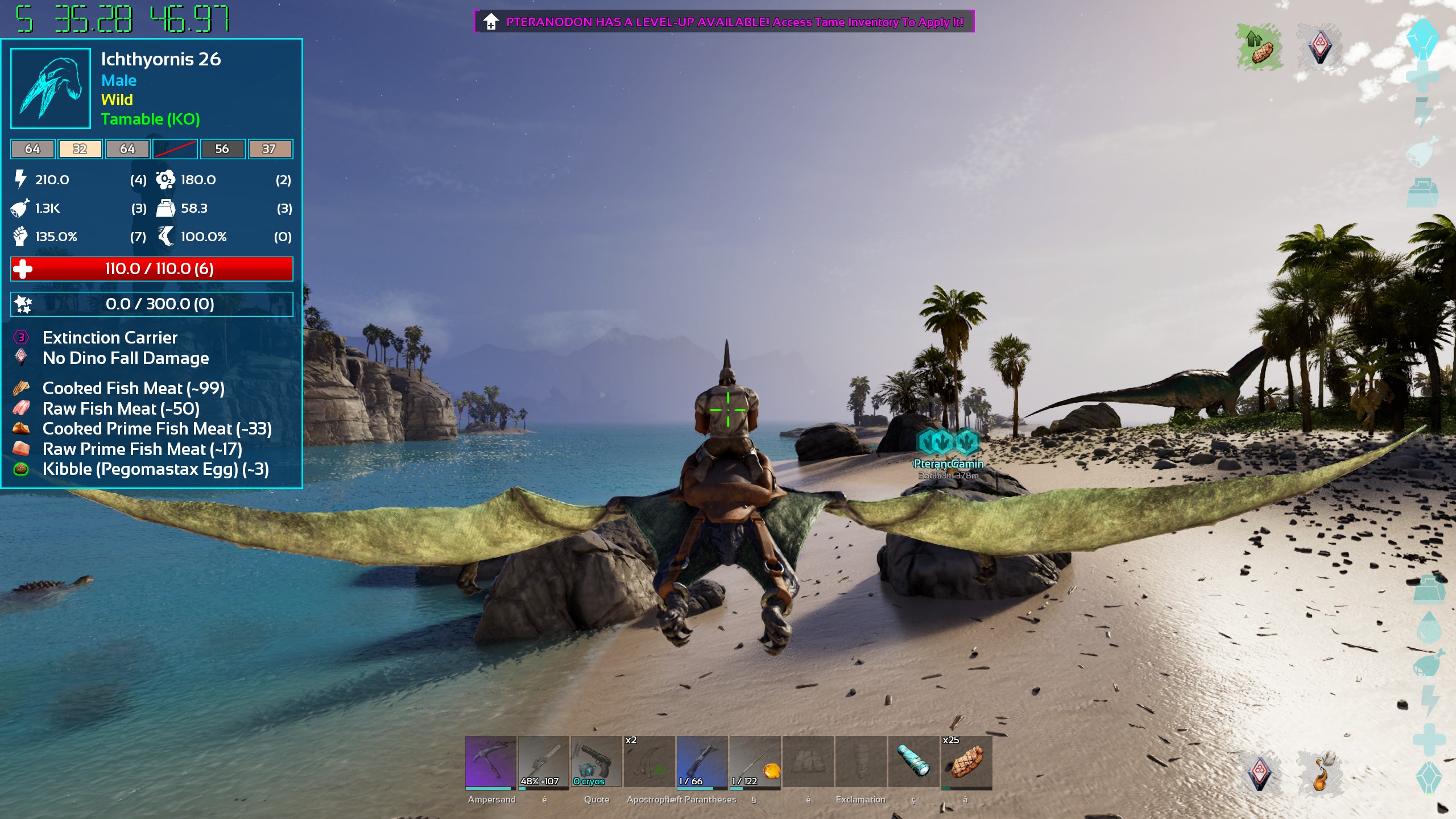Select the rod slot showing 1 / 122
Screen dimensions: 1456x819
[x=755, y=762]
